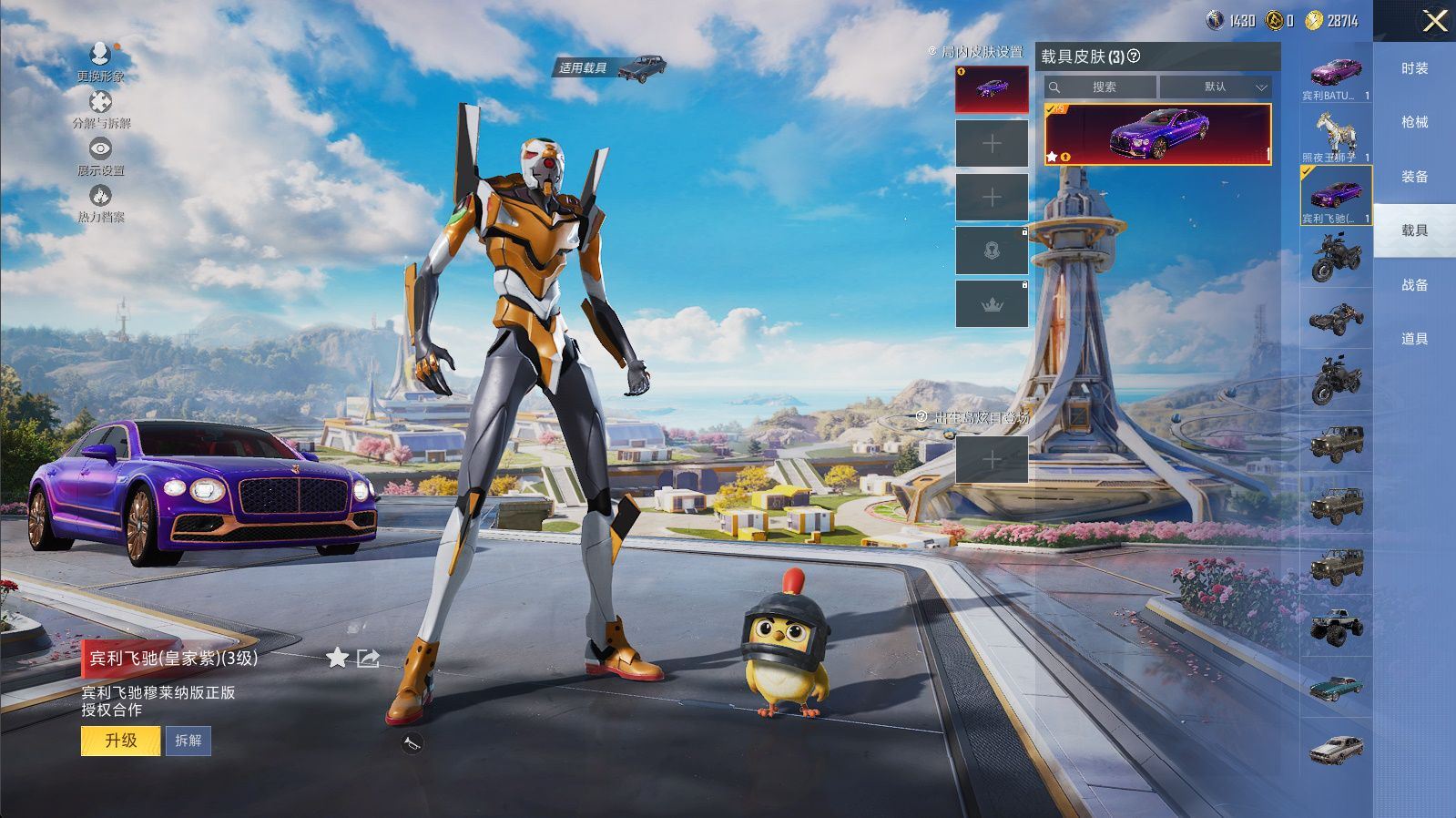Open the 更换形象 change-appearance option

(100, 60)
